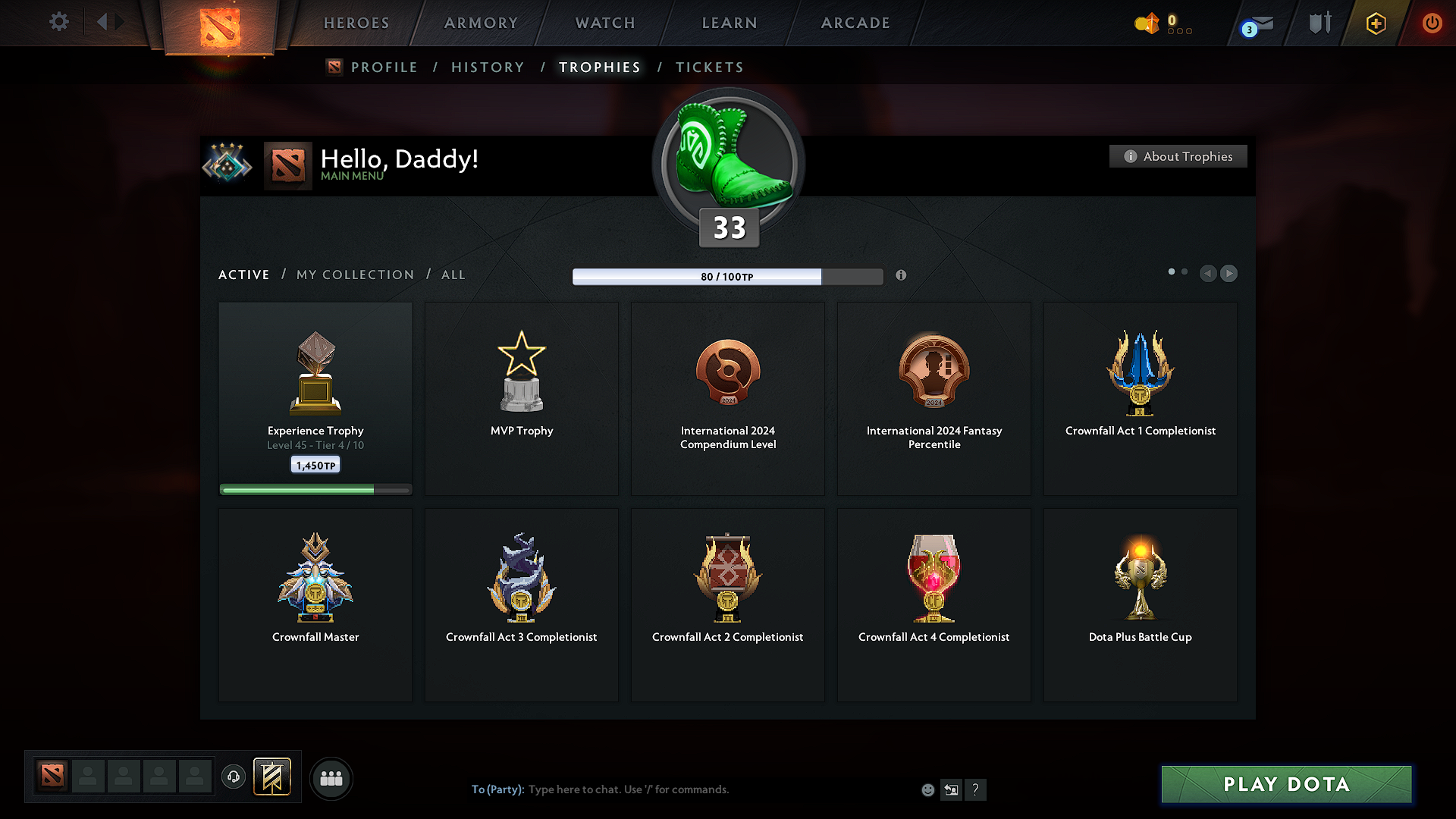Select the headset voice chat icon

233,777
